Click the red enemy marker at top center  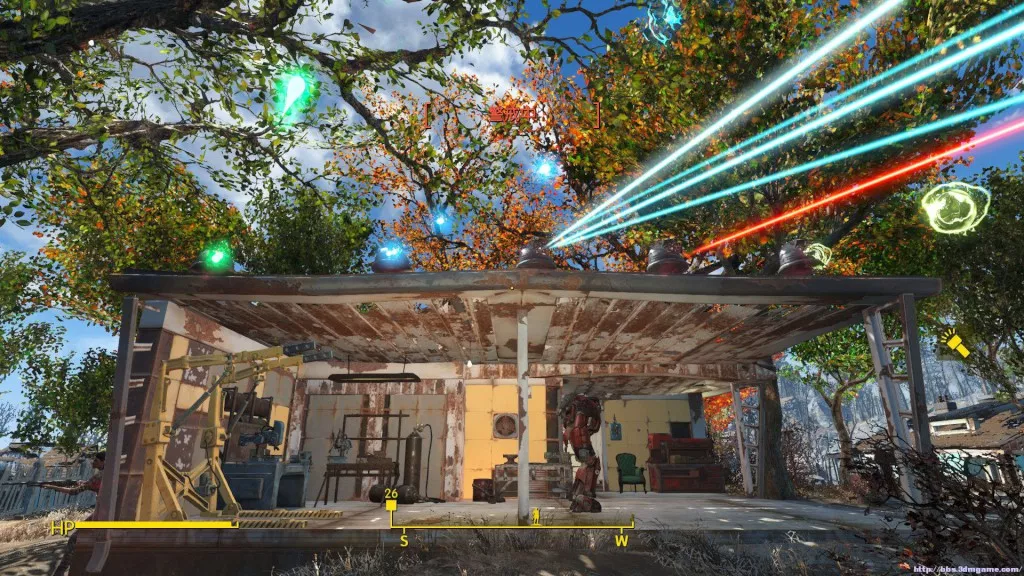511,114
